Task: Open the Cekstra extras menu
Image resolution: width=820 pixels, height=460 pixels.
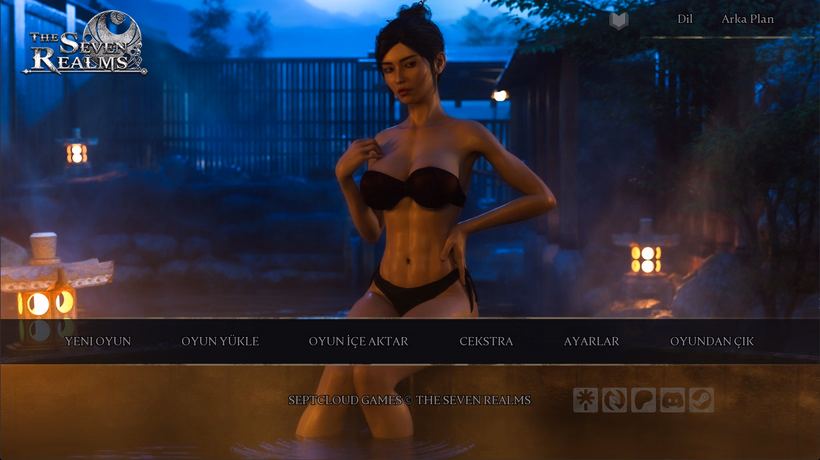Action: coord(486,341)
